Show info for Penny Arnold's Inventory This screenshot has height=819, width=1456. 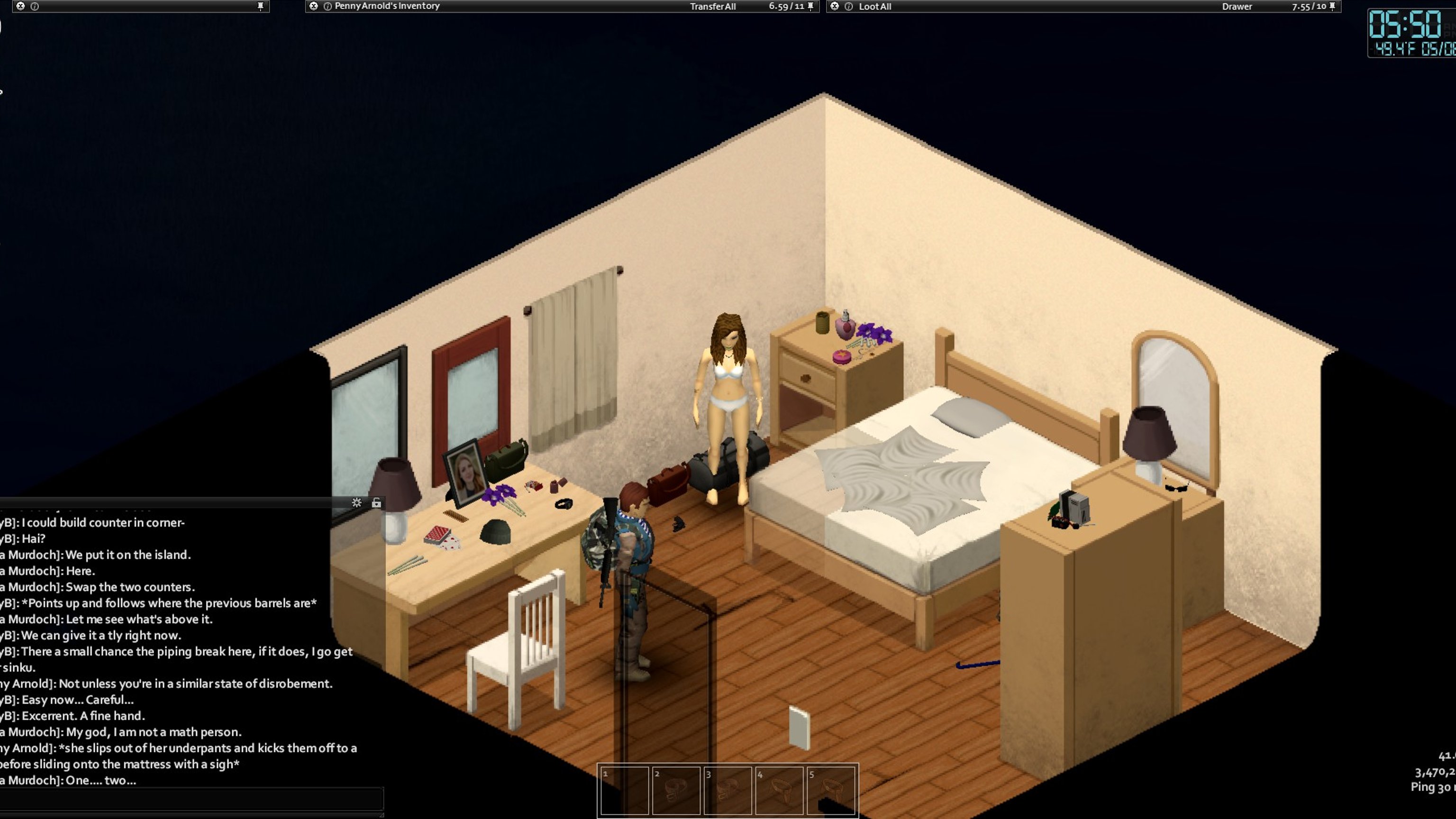click(x=327, y=7)
